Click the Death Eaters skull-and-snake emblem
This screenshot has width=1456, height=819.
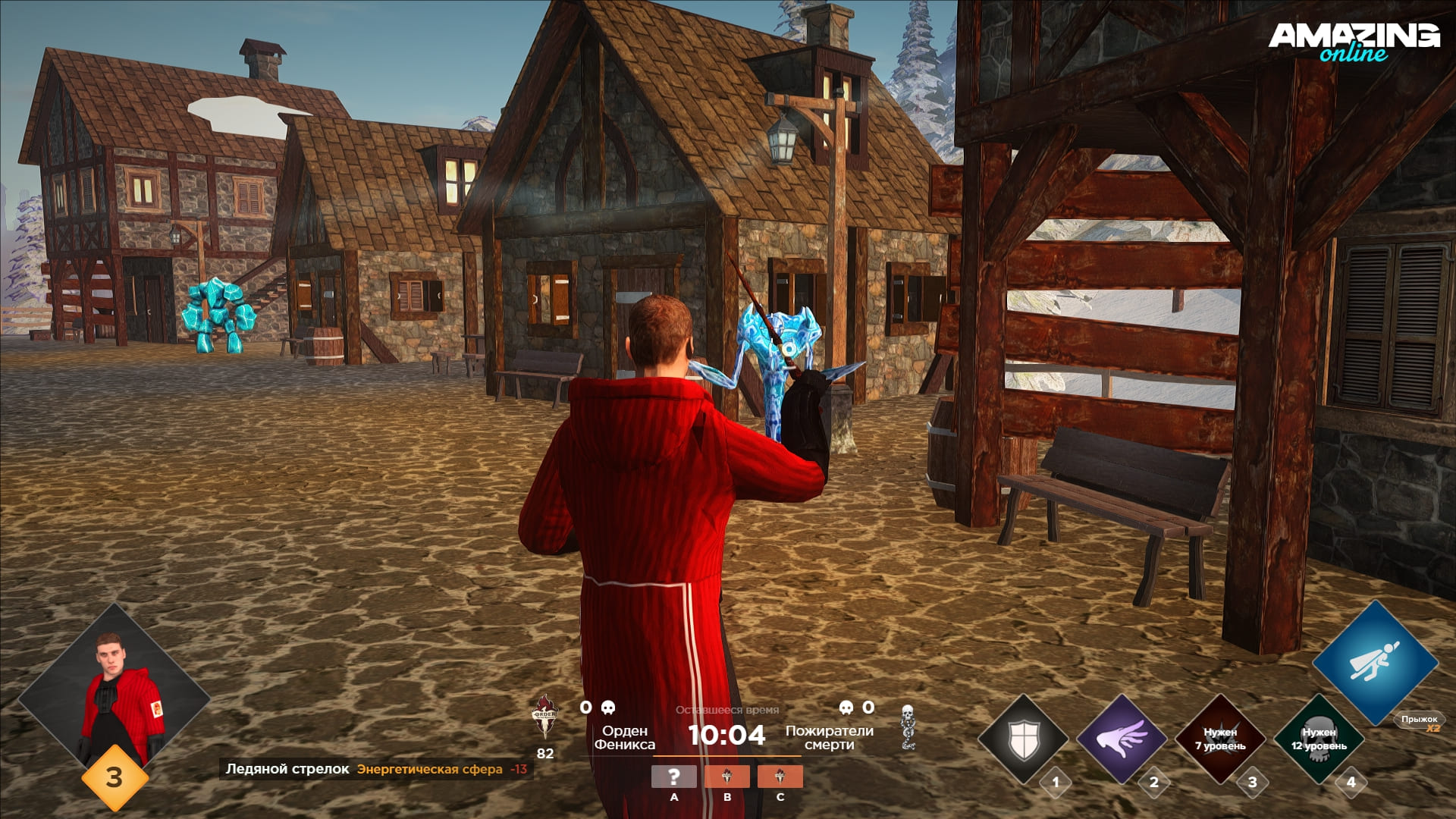point(907,726)
